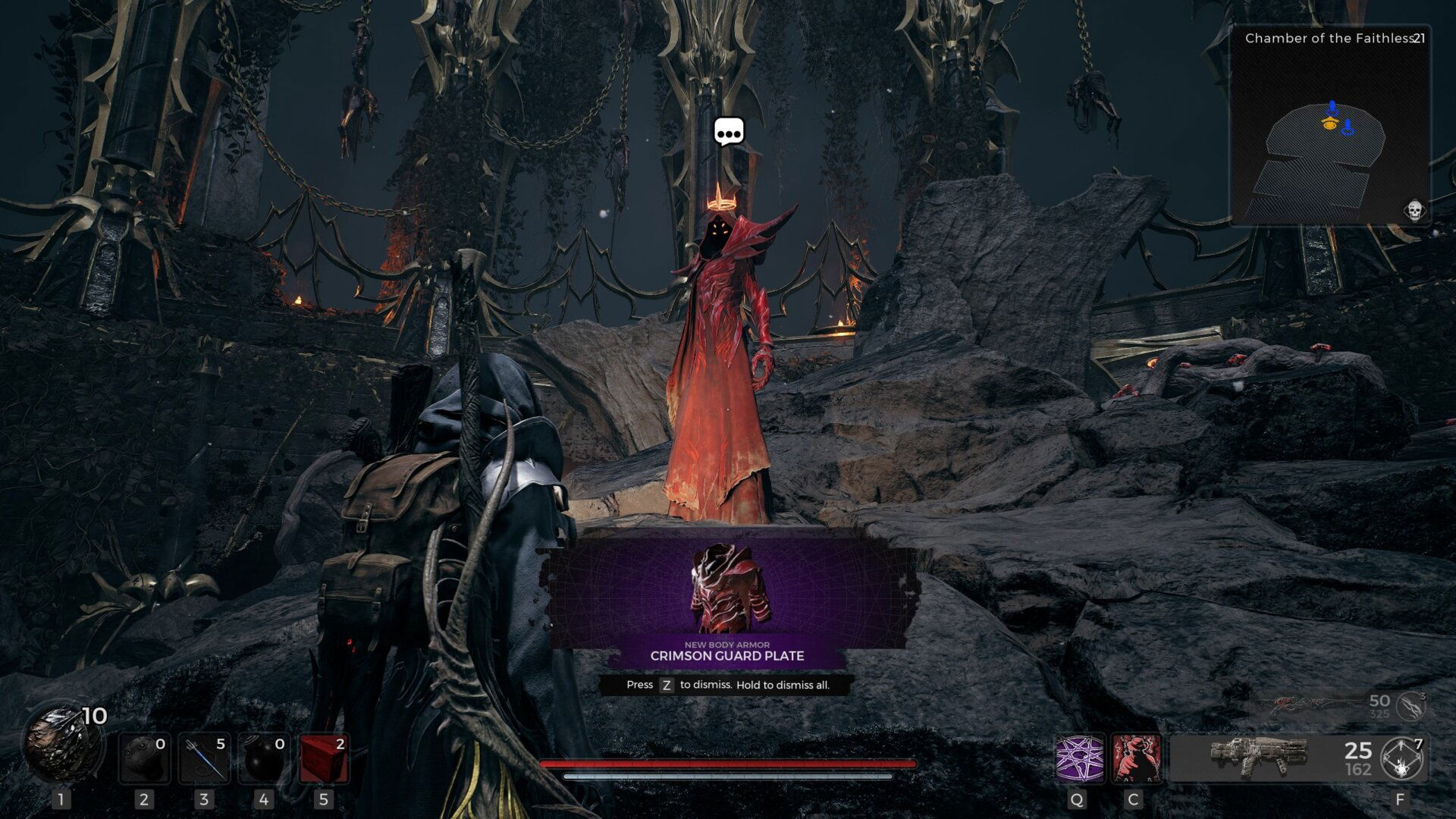Click the speech bubble above the red NPC
This screenshot has height=819, width=1456.
[729, 133]
